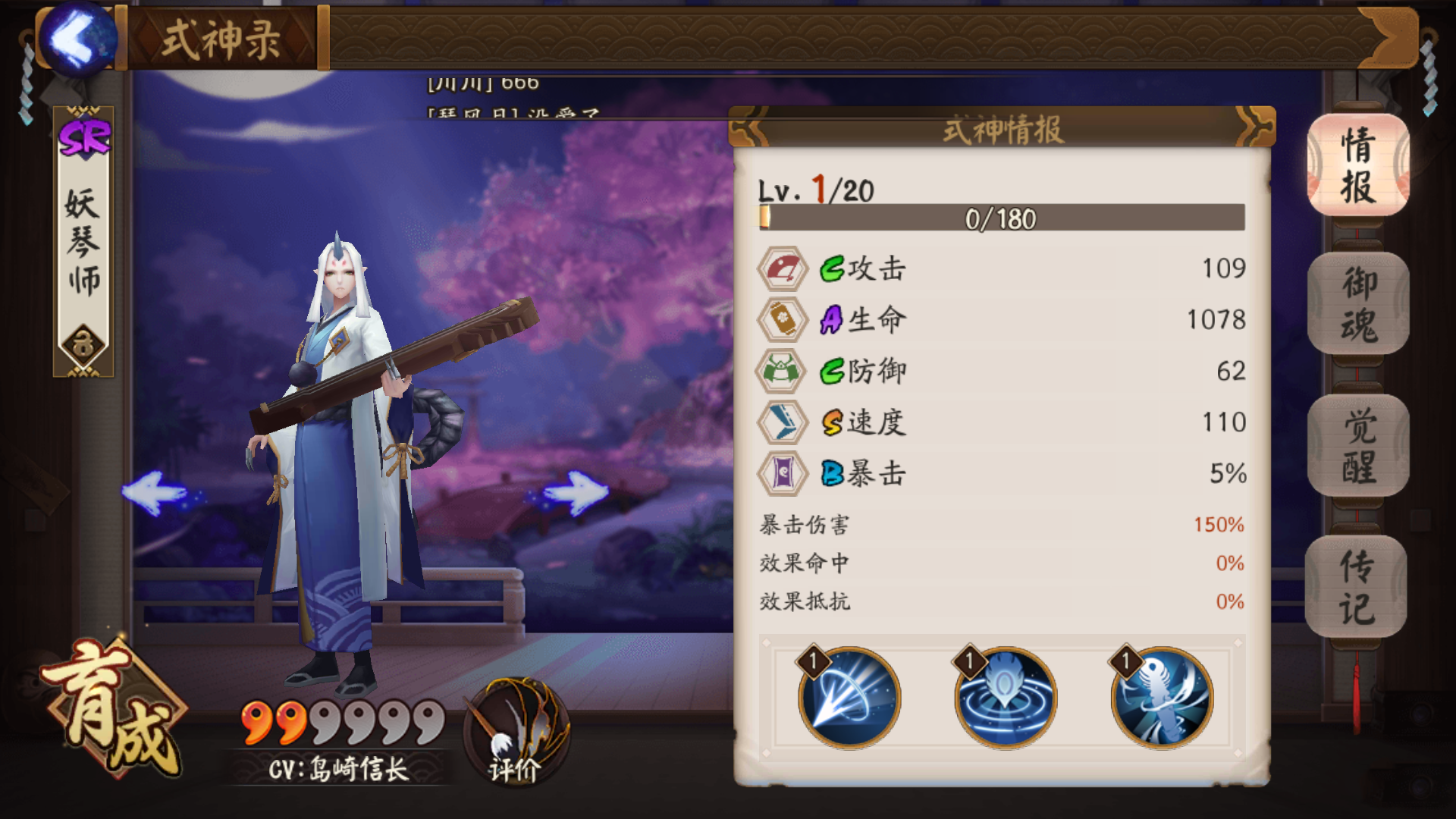Open the 觉醒 awakening tab
This screenshot has height=819, width=1456.
pyautogui.click(x=1358, y=446)
